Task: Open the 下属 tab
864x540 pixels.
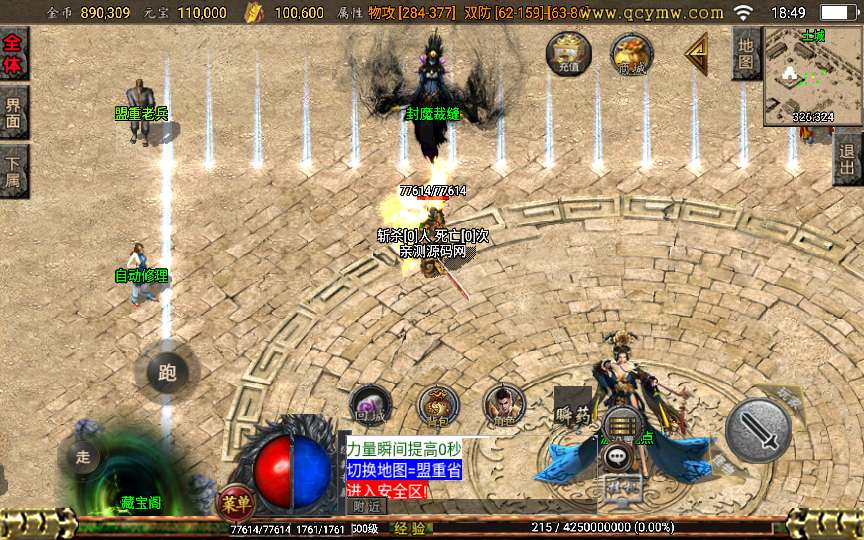Action: (14, 168)
